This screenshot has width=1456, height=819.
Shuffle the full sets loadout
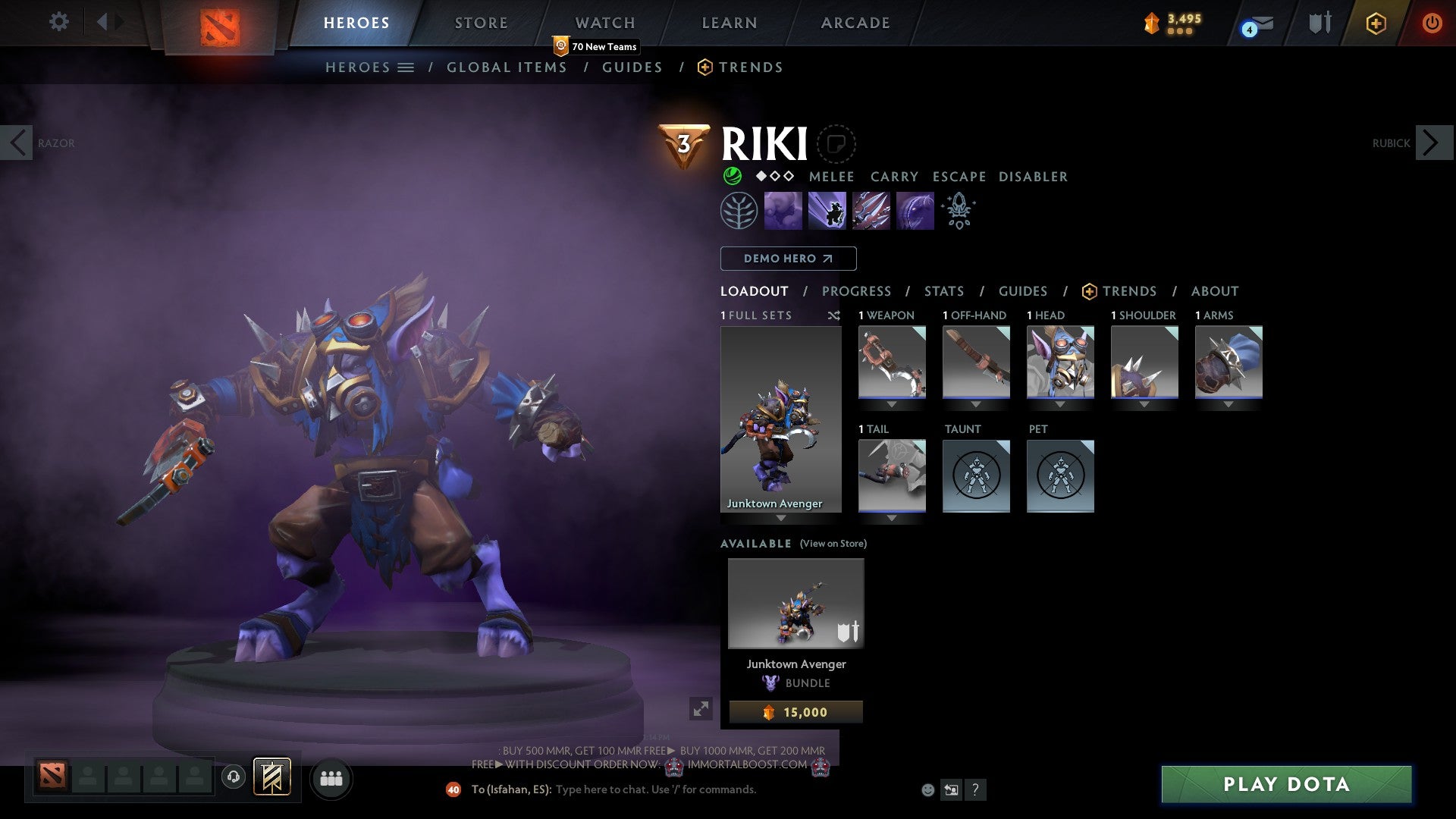(x=834, y=316)
